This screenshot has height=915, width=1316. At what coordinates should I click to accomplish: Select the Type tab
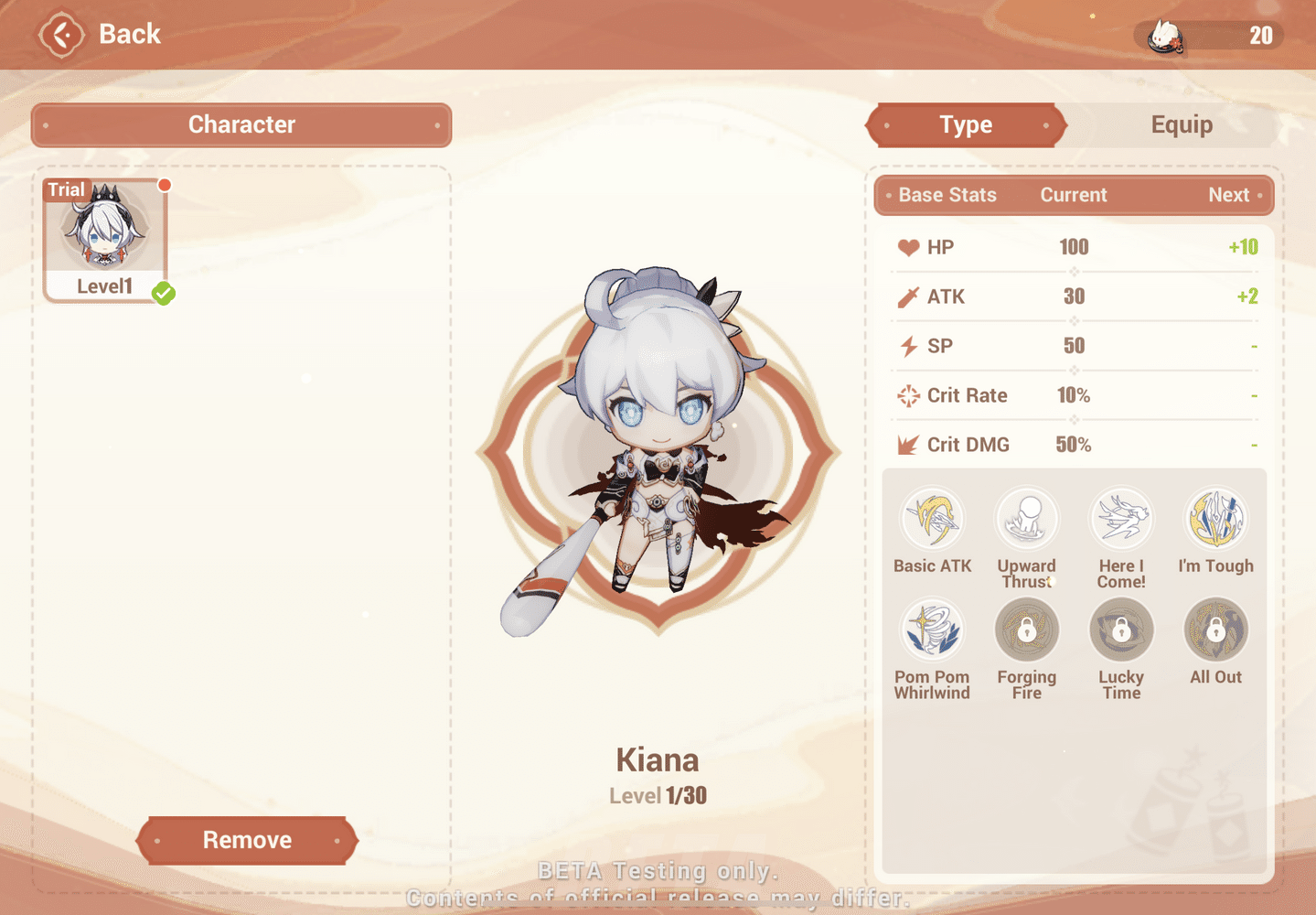(966, 124)
